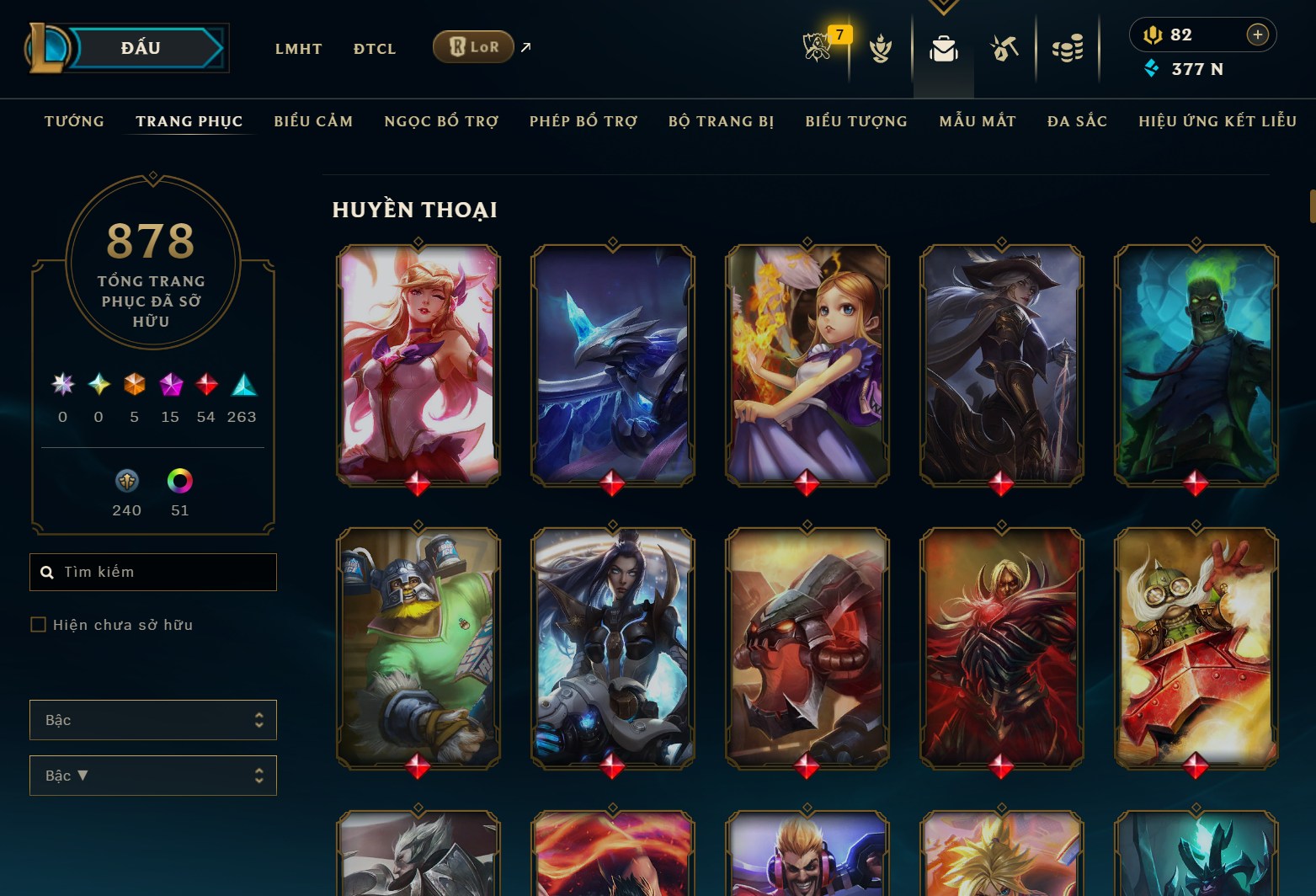Screen dimensions: 1316x896
Task: Enable the 'Hiện chưa sở hữu' checkbox
Action: point(39,624)
